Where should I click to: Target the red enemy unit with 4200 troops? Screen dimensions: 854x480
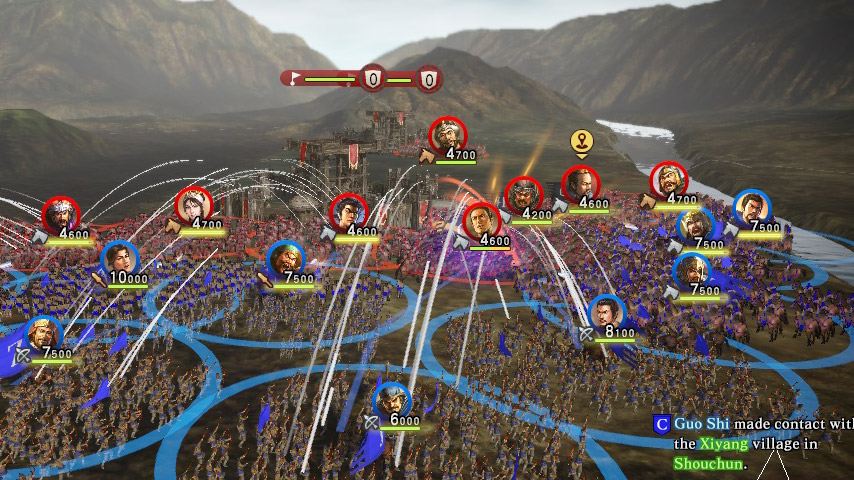[523, 196]
